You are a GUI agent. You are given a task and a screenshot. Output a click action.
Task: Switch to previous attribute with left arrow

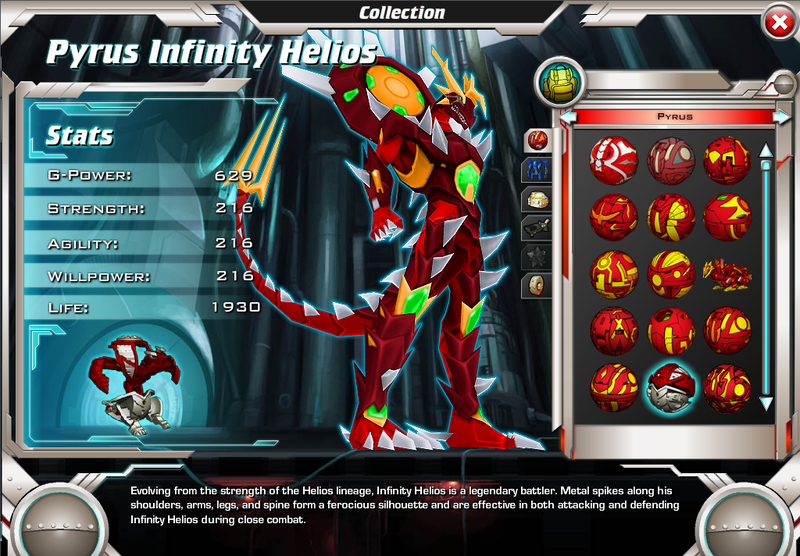pos(567,117)
